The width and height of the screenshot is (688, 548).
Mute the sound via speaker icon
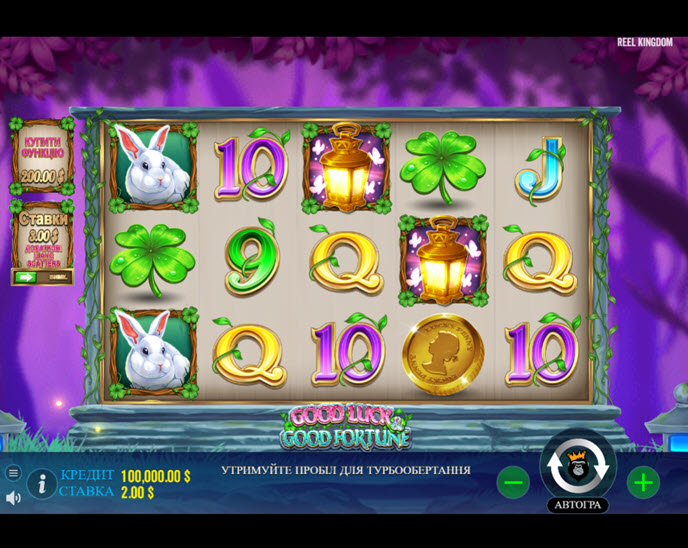coord(13,497)
